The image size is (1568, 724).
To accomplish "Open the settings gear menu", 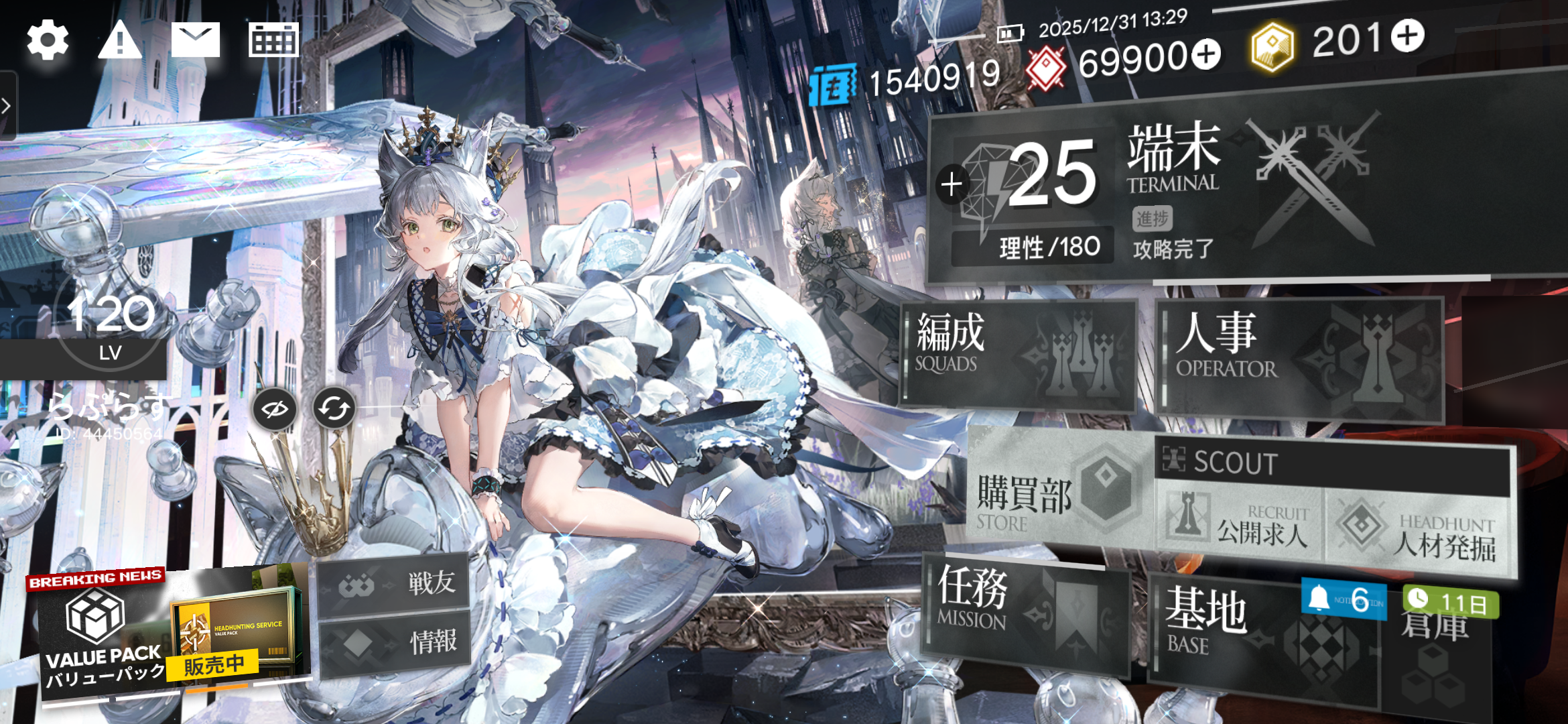I will pyautogui.click(x=47, y=40).
